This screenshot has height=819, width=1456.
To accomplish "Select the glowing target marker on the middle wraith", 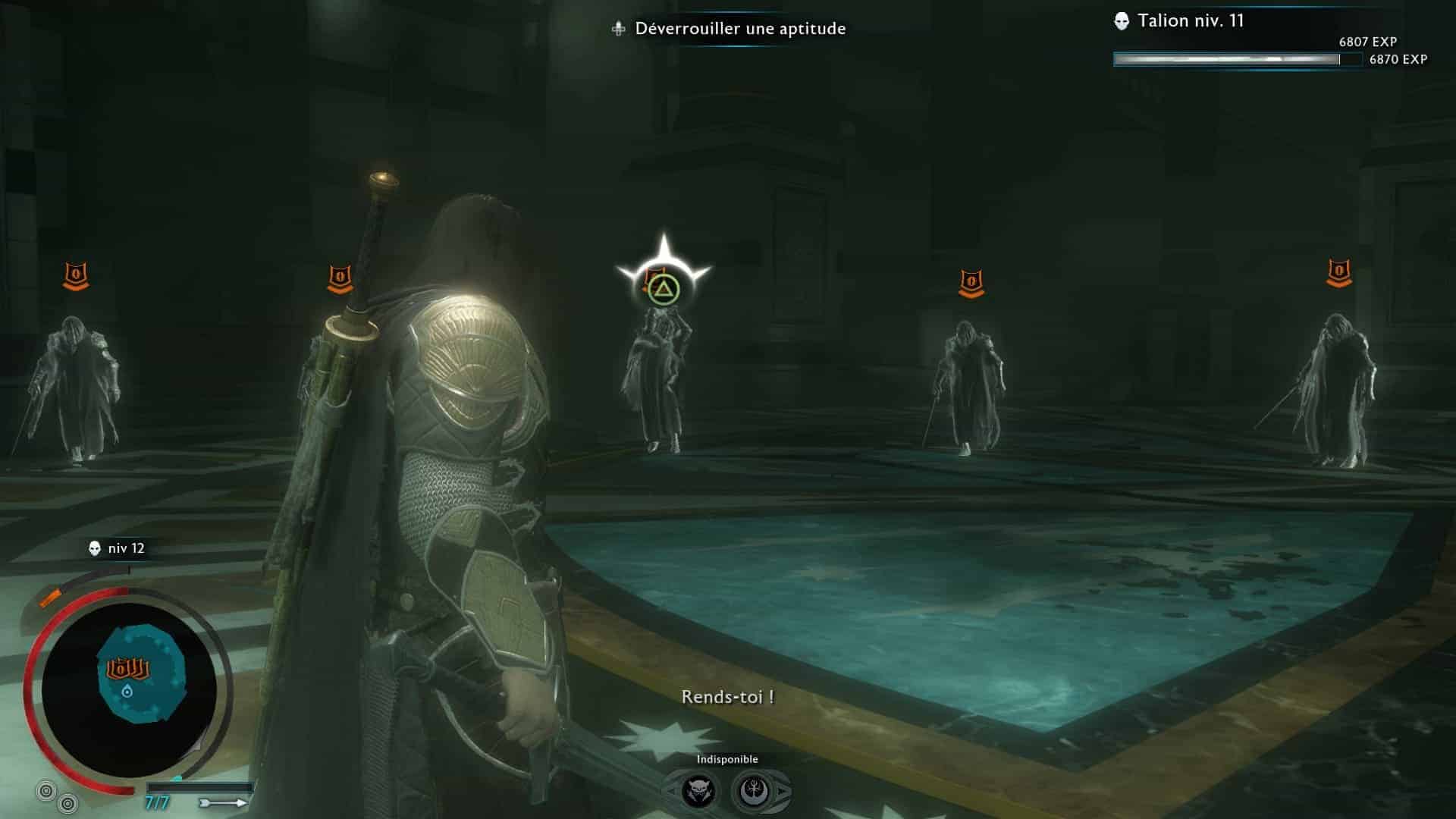I will point(664,287).
